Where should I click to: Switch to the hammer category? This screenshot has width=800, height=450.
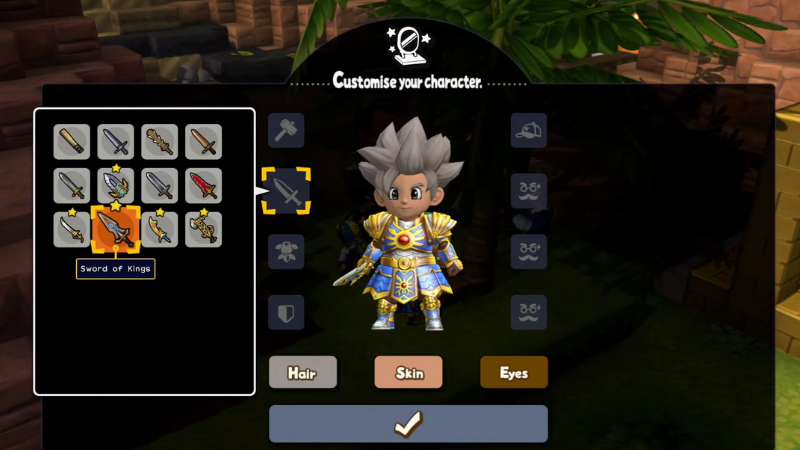pyautogui.click(x=286, y=130)
